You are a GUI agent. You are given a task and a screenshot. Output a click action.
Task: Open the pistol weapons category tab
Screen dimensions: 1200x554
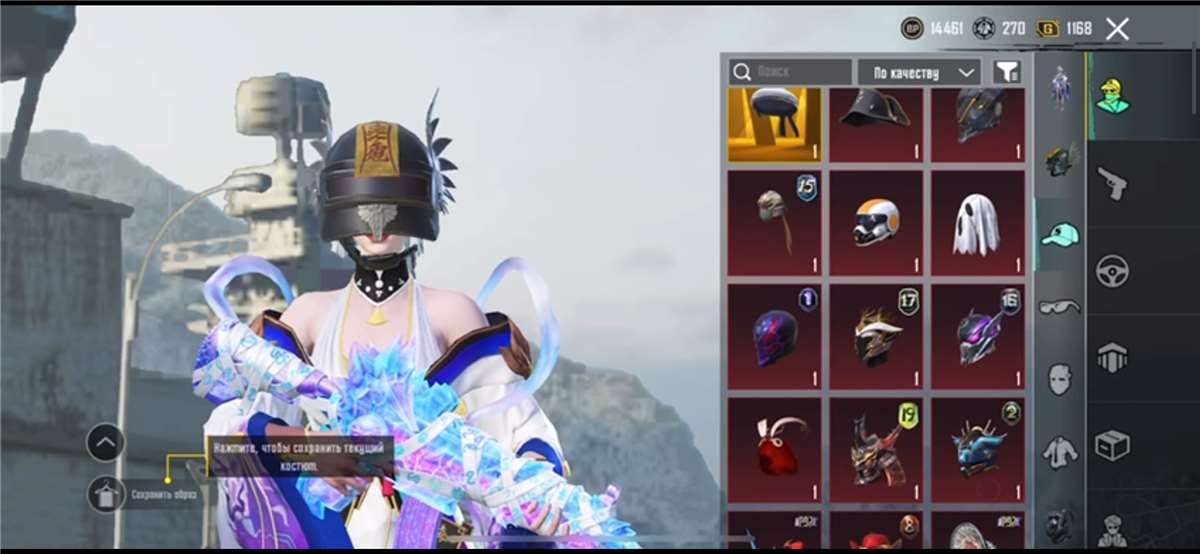[x=1112, y=182]
